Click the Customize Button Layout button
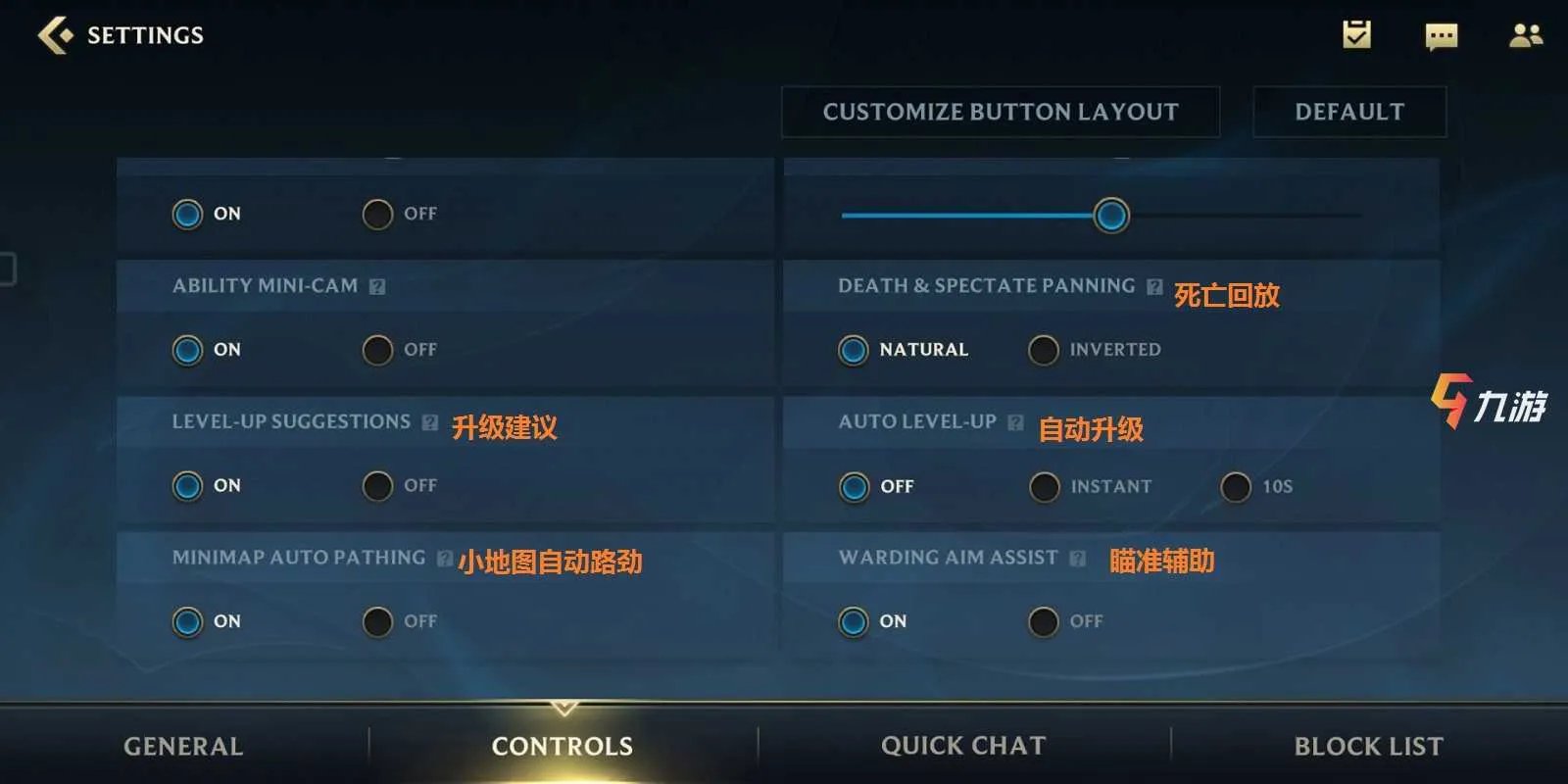Screen dimensions: 1568x784 point(1000,111)
